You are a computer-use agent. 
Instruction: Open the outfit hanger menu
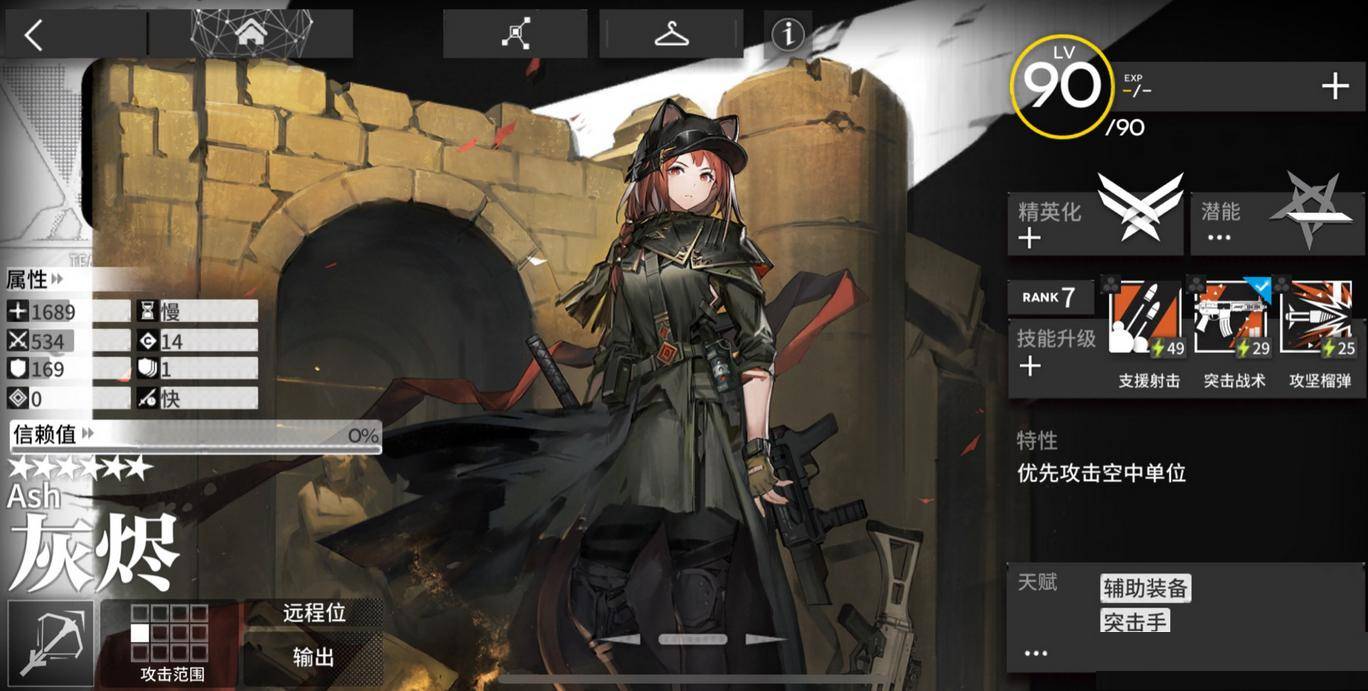click(x=671, y=35)
